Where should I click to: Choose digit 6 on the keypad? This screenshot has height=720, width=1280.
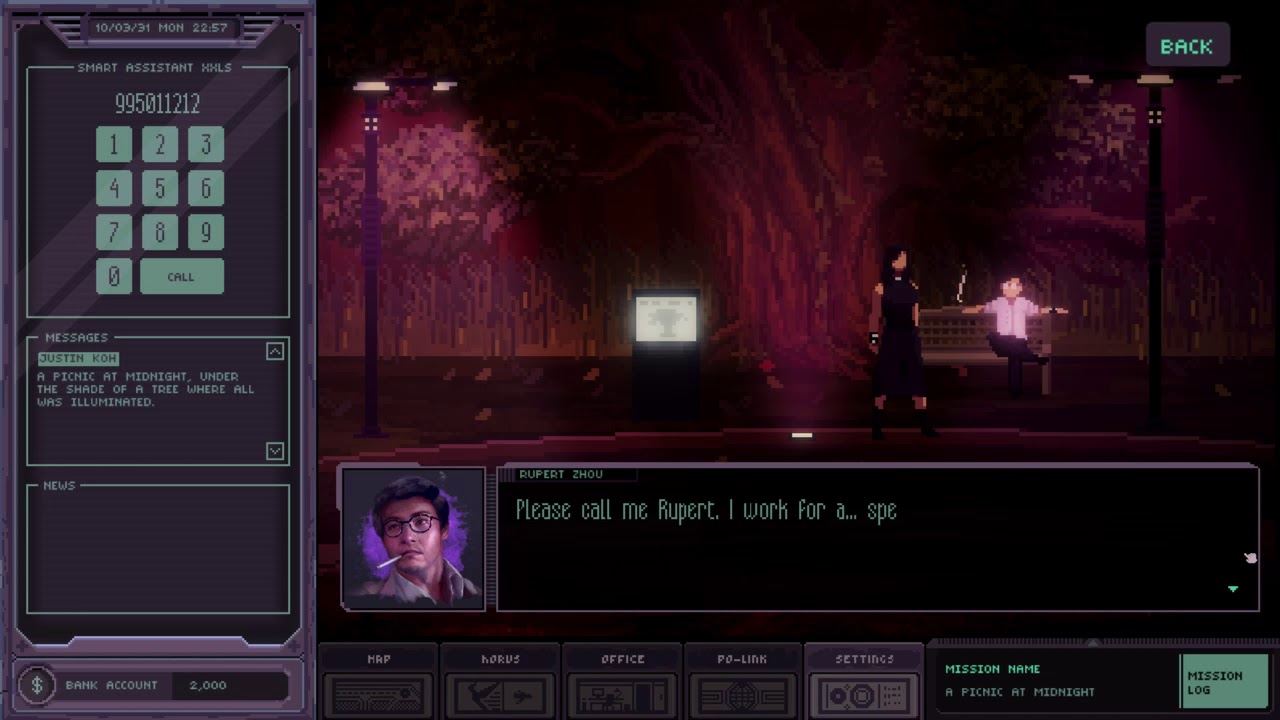click(206, 189)
